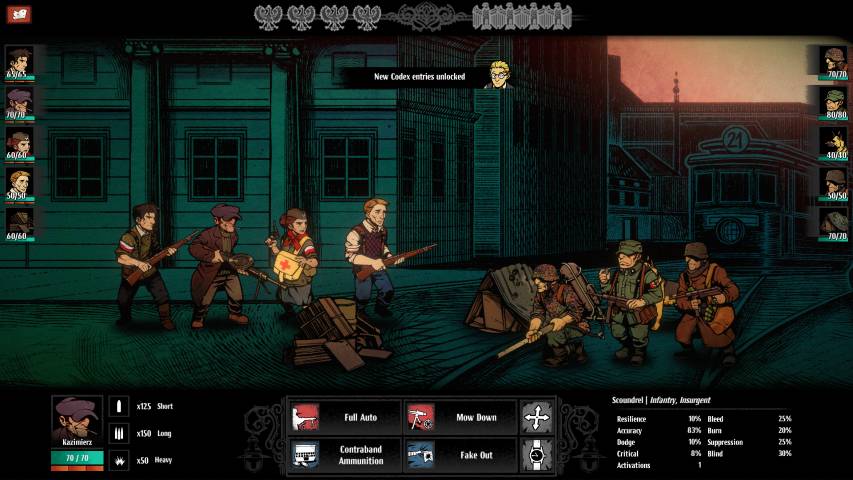Click the four-arrow move icon

[537, 417]
